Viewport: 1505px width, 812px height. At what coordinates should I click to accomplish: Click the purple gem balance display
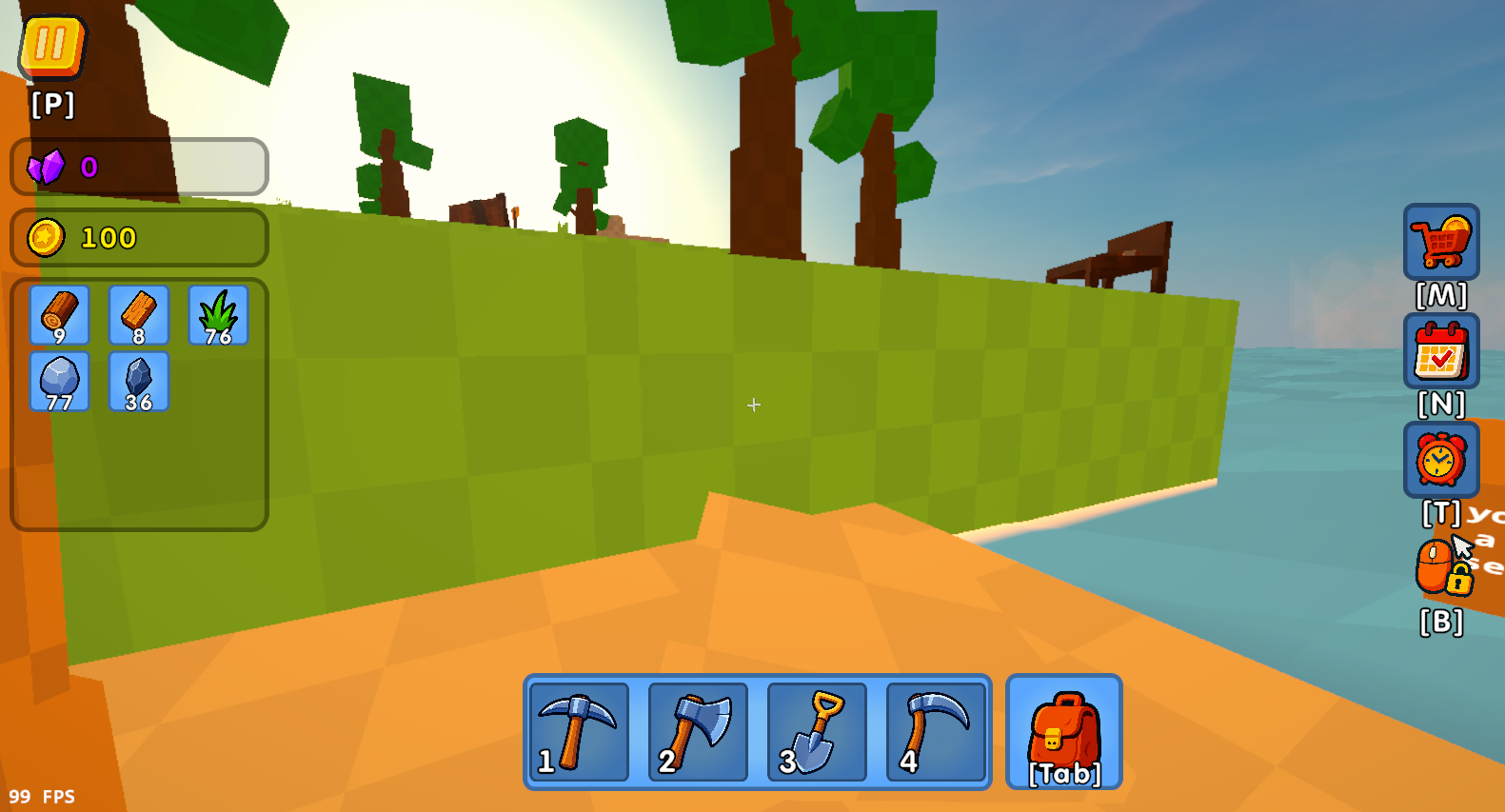(138, 167)
